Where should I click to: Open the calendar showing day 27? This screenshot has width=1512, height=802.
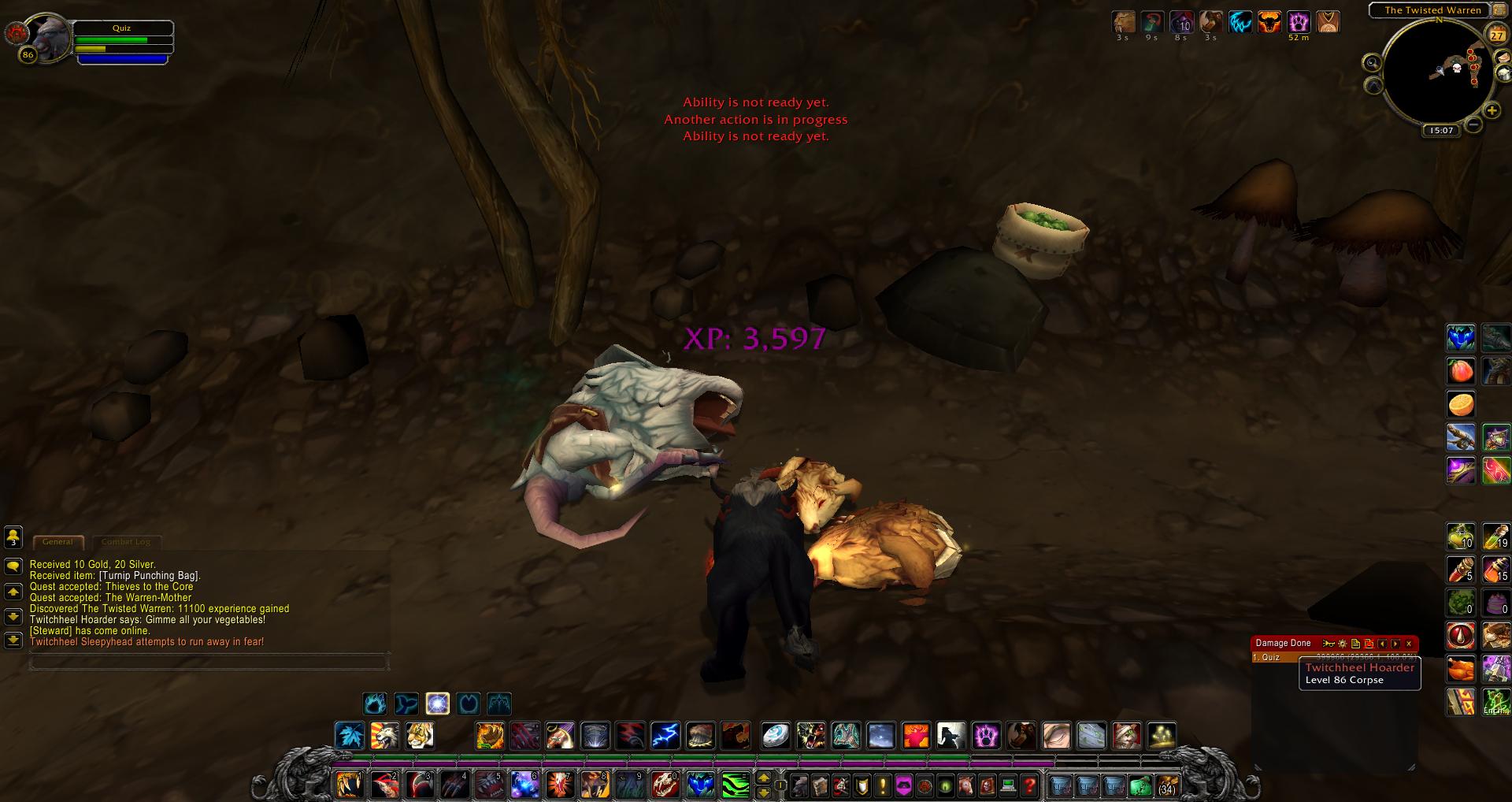(x=1496, y=35)
